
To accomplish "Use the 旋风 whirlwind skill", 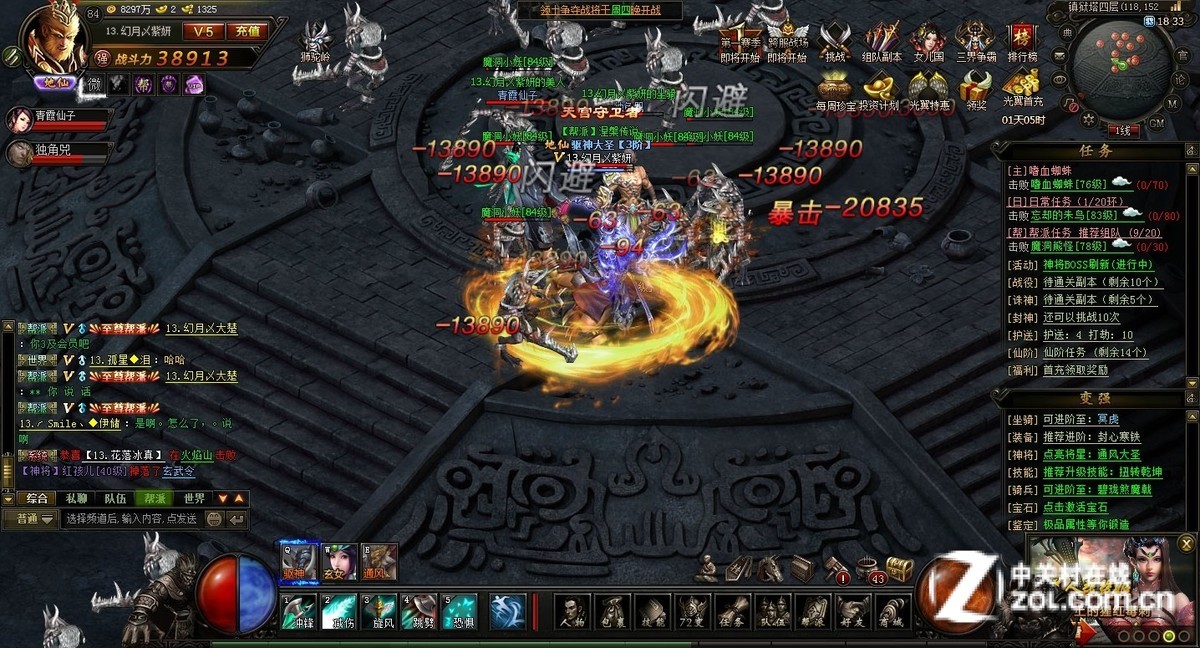I will (379, 611).
